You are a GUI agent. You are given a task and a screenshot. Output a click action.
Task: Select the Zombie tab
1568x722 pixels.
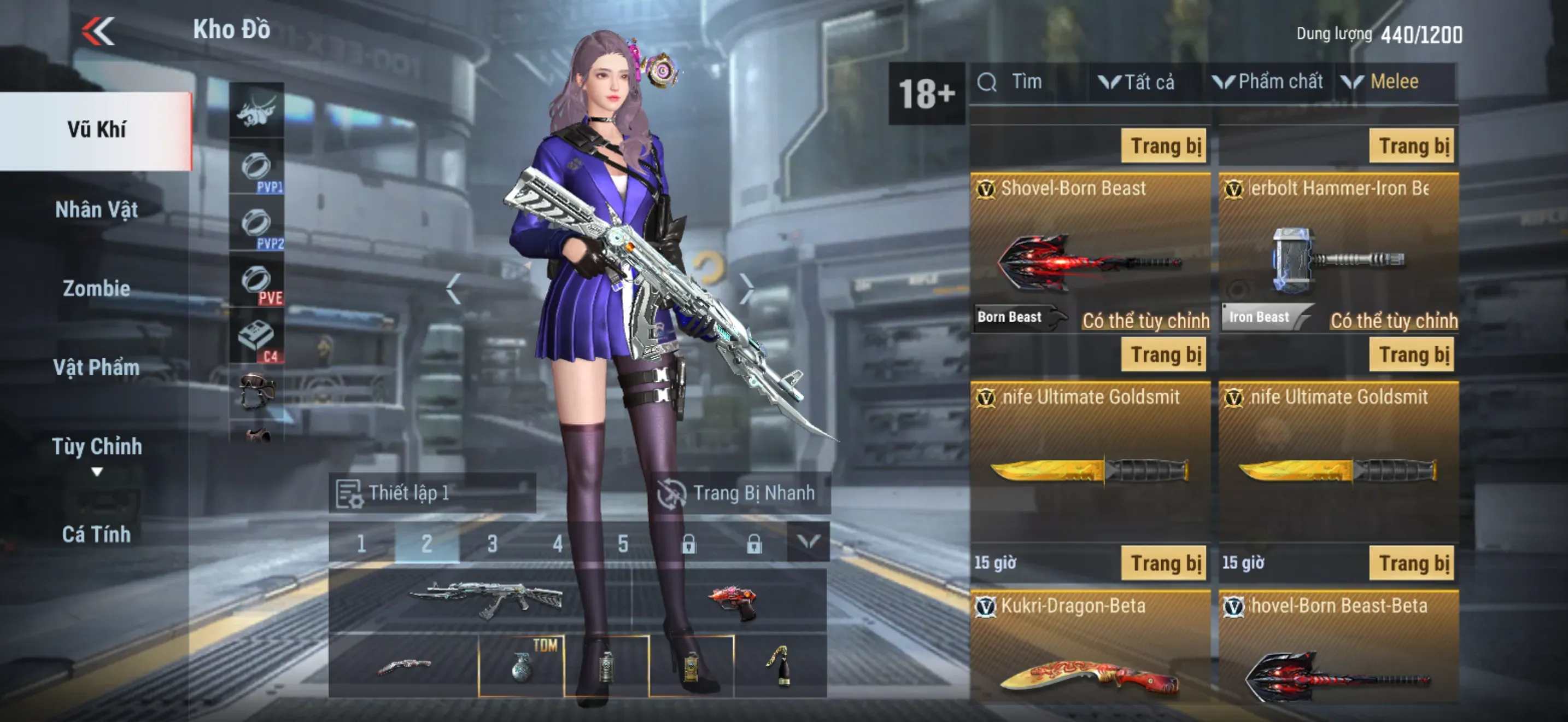click(x=96, y=289)
